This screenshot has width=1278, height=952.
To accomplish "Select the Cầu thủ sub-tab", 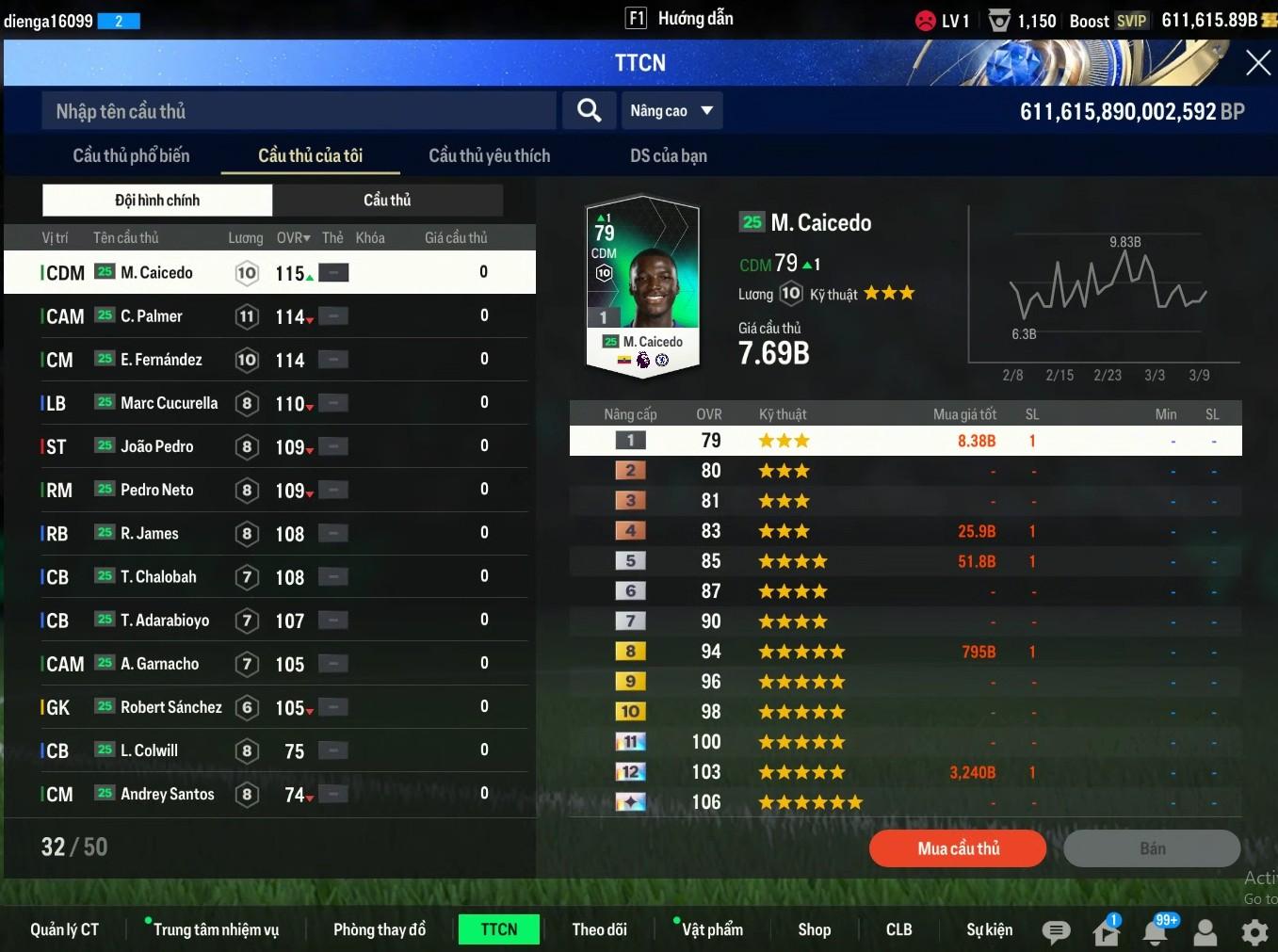I will (x=387, y=200).
